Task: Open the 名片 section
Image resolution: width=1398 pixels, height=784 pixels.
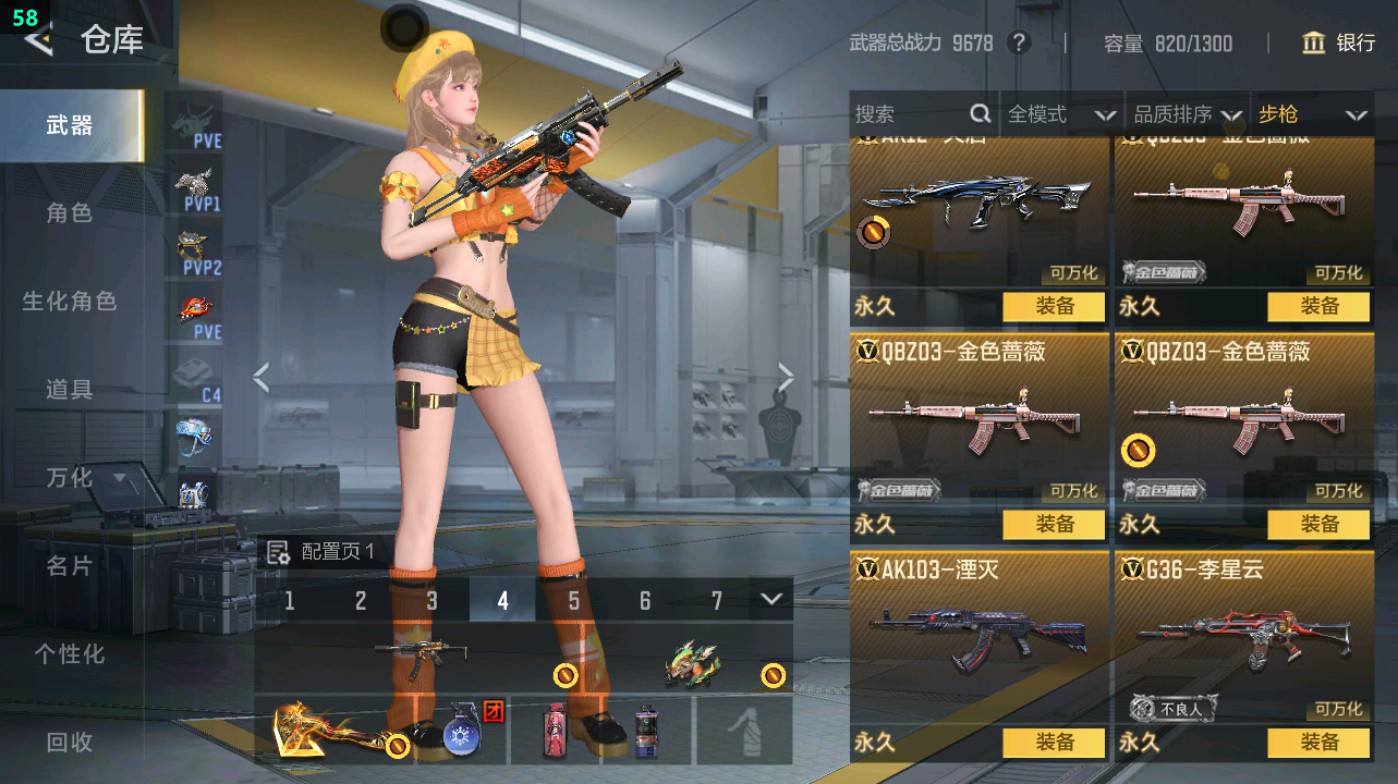Action: pos(69,566)
